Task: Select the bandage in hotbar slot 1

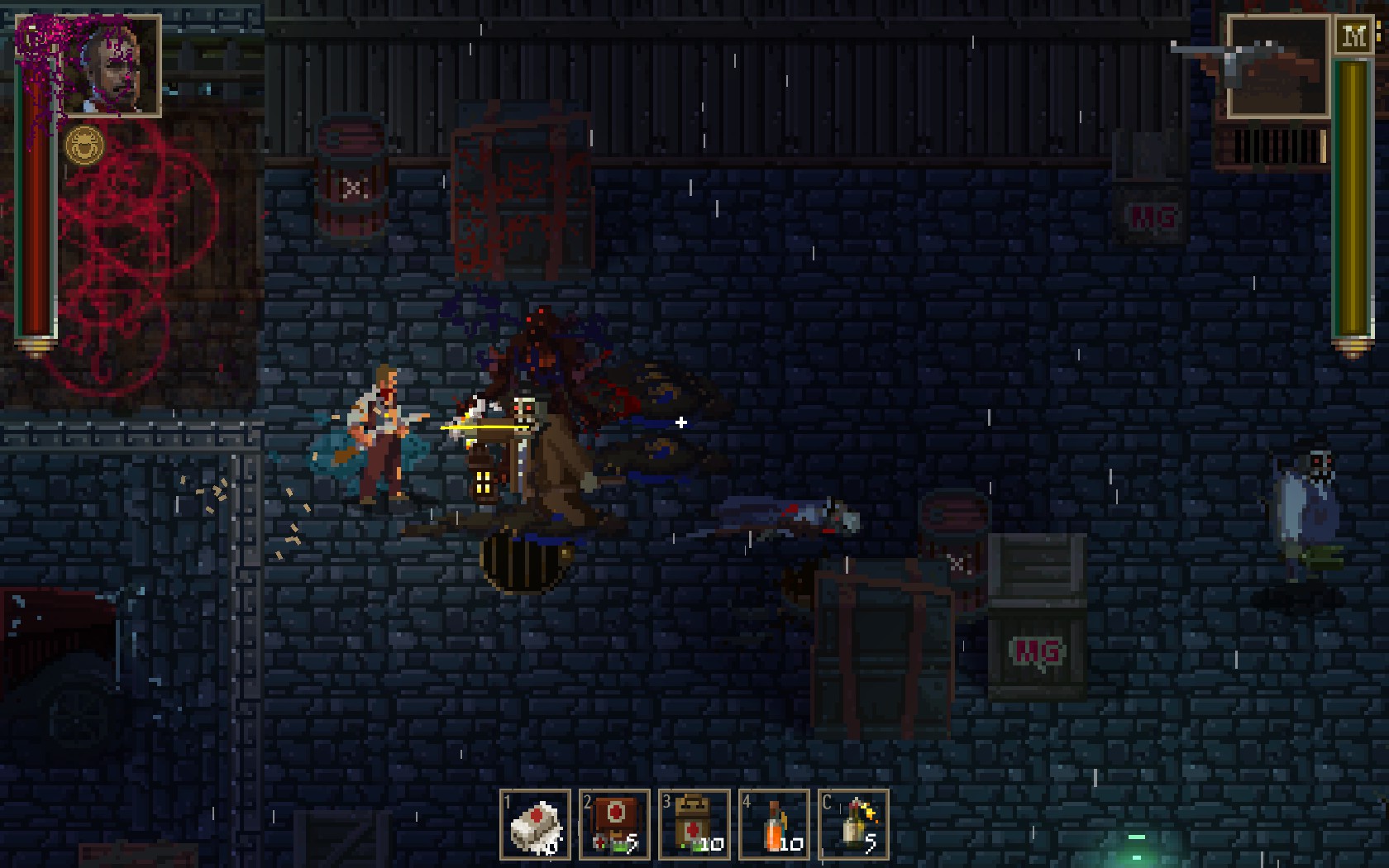Action: 535,825
